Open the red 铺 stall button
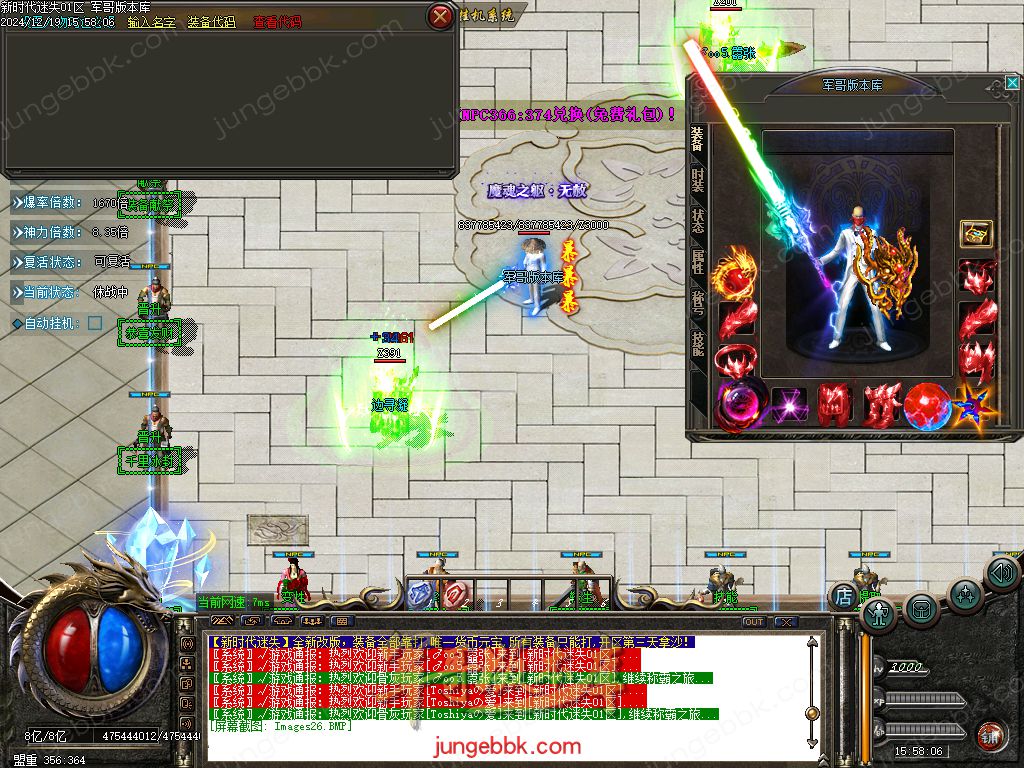This screenshot has width=1024, height=768. coord(991,735)
